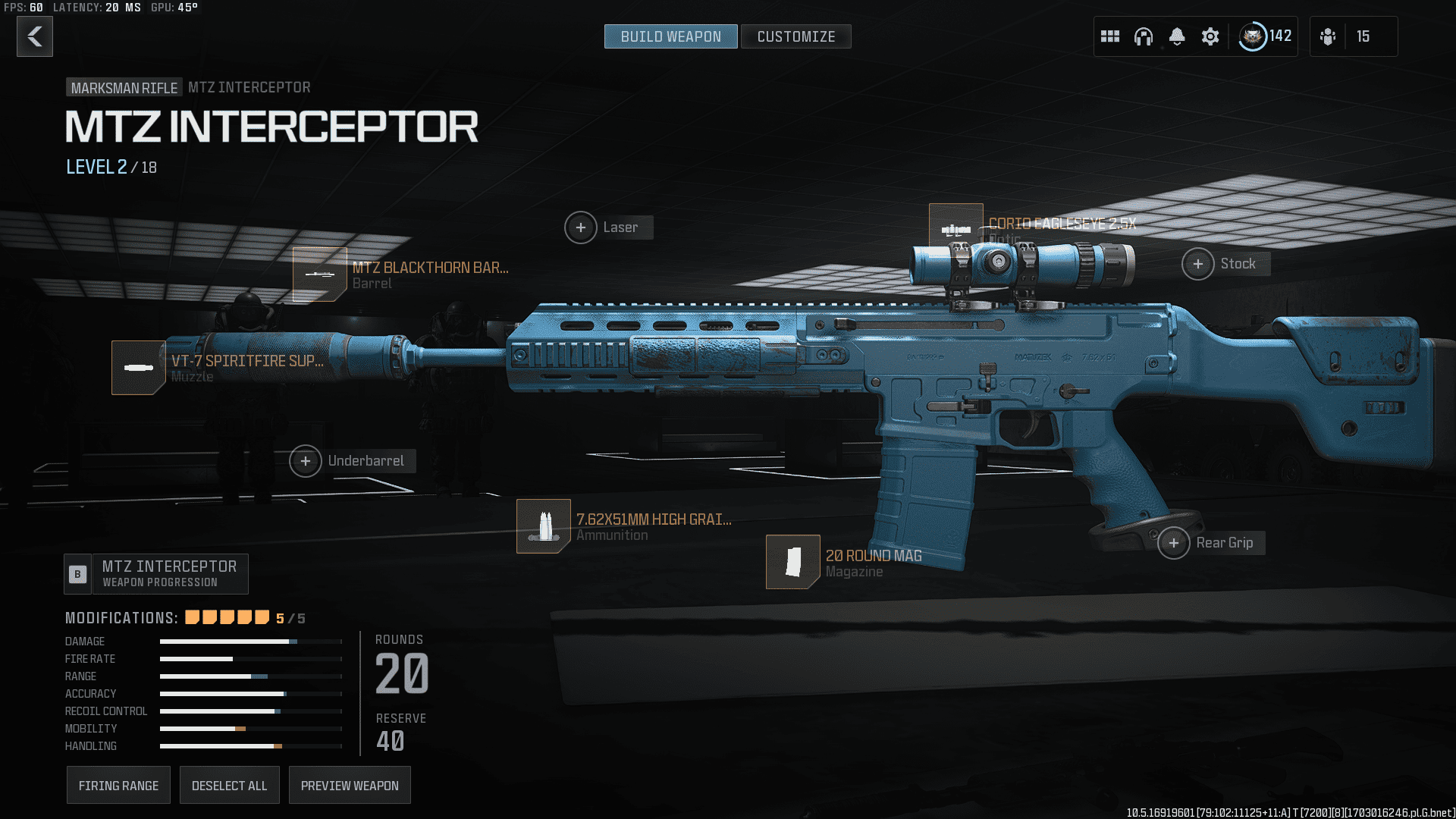The height and width of the screenshot is (819, 1456).
Task: Enter the Firing Range
Action: point(118,786)
